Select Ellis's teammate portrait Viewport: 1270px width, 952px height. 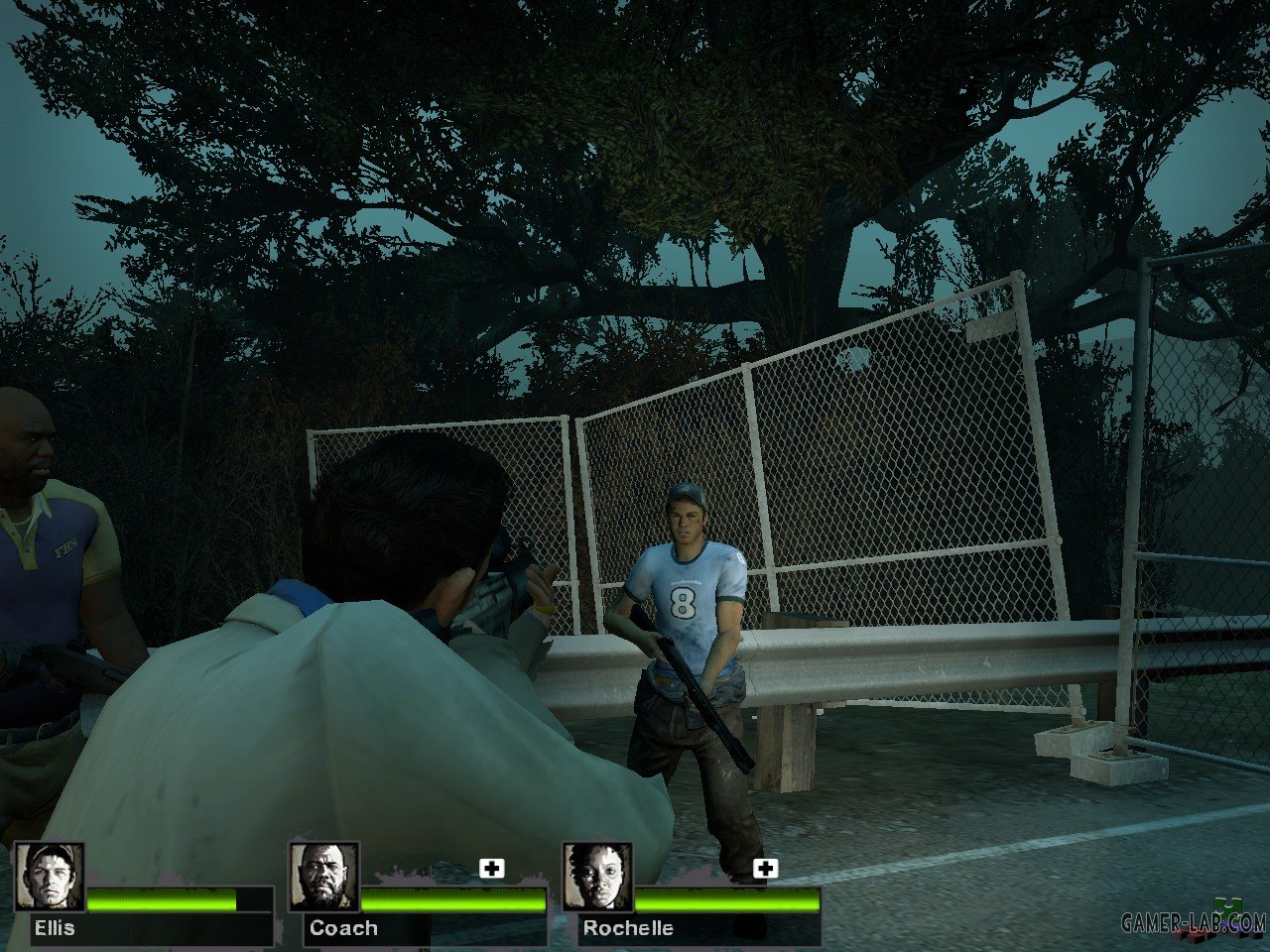pyautogui.click(x=50, y=877)
